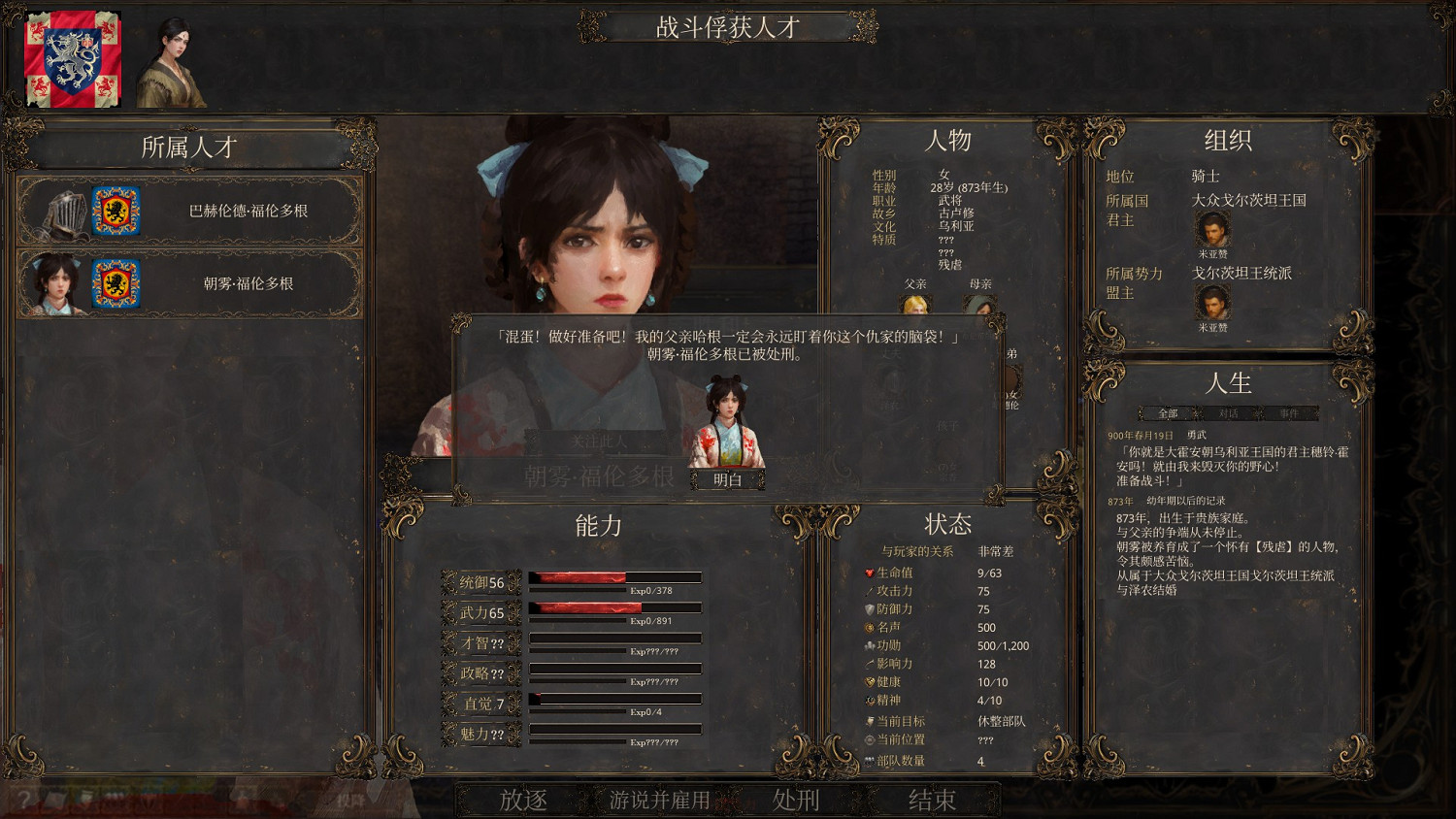Click the heart icon beside 生命值
This screenshot has width=1456, height=819.
(870, 574)
